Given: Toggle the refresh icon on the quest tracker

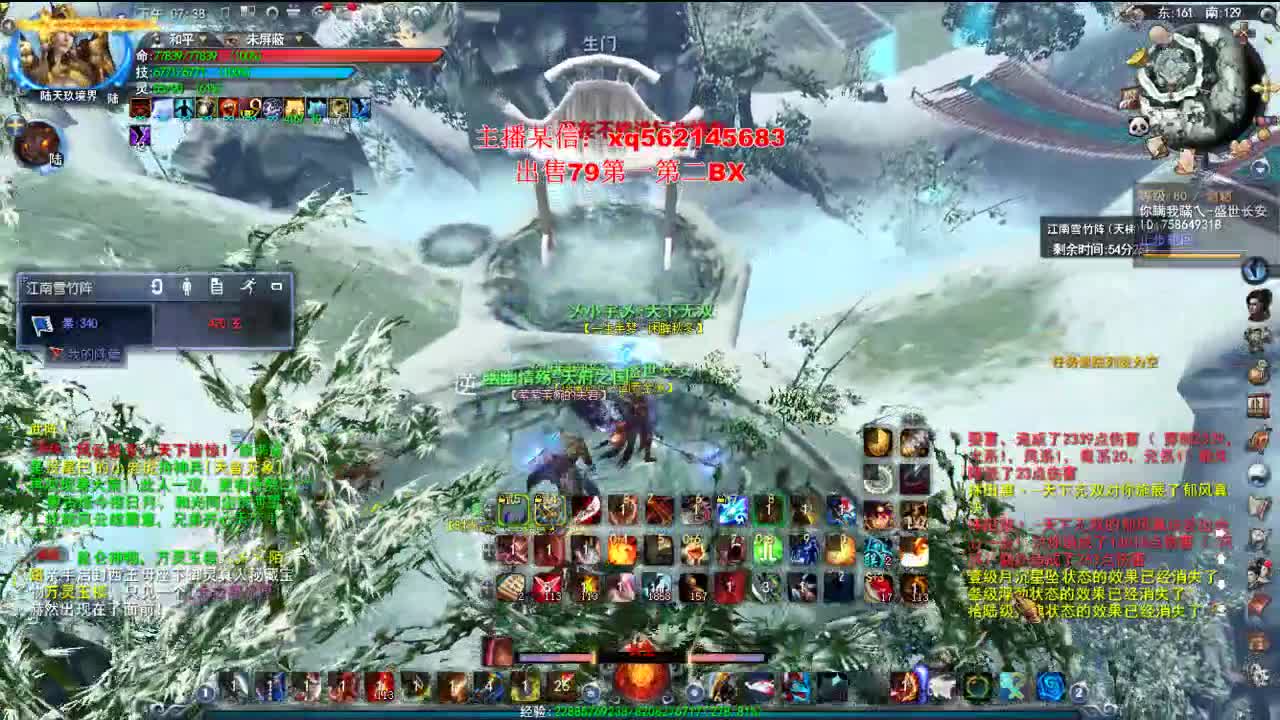Looking at the screenshot, I should coord(156,286).
